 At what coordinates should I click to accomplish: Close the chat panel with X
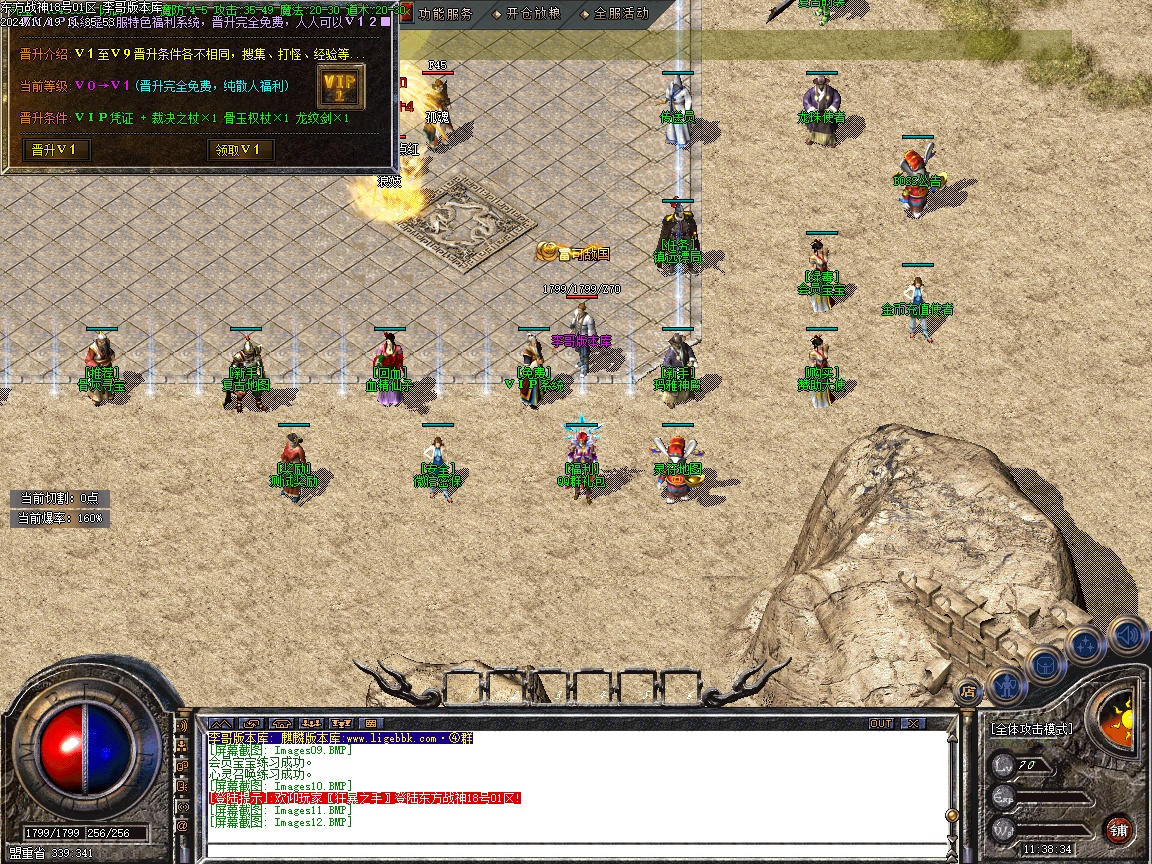pos(912,723)
